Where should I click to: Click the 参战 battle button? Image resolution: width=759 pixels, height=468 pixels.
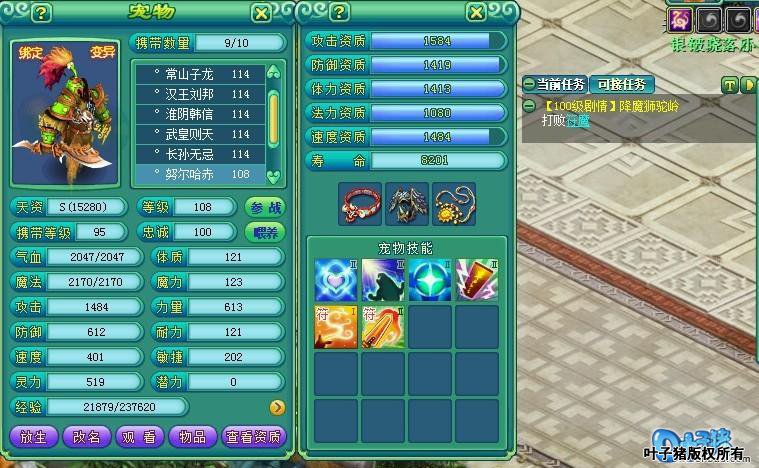pos(265,207)
